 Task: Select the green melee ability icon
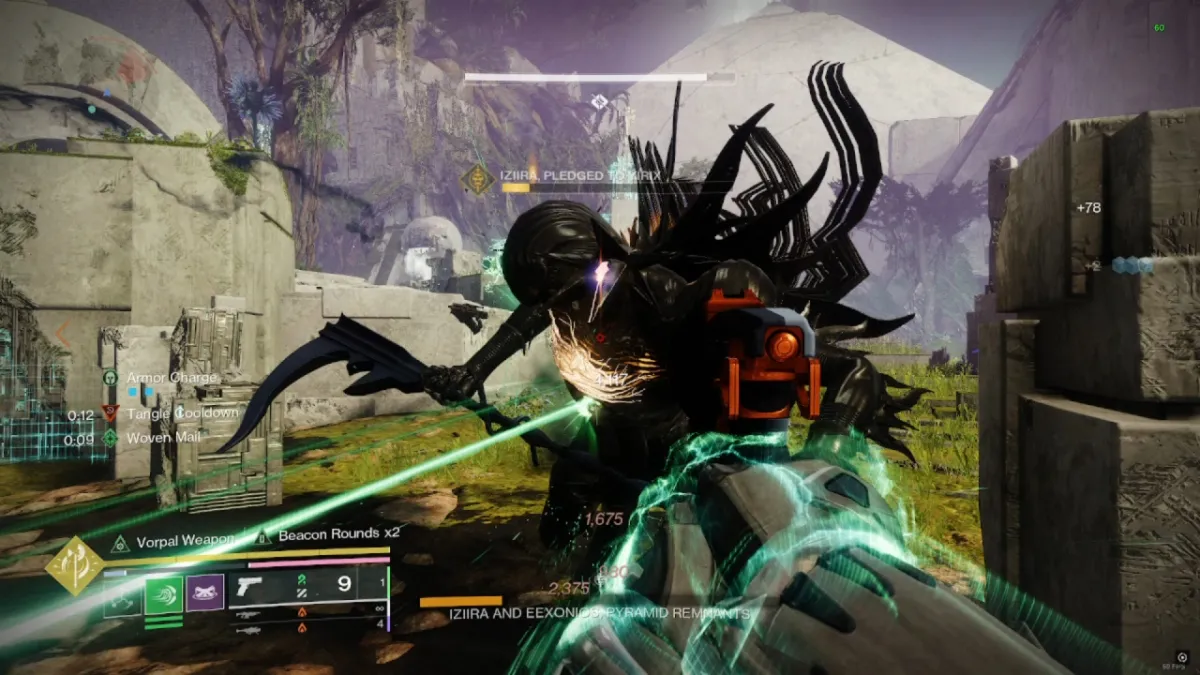coord(164,595)
